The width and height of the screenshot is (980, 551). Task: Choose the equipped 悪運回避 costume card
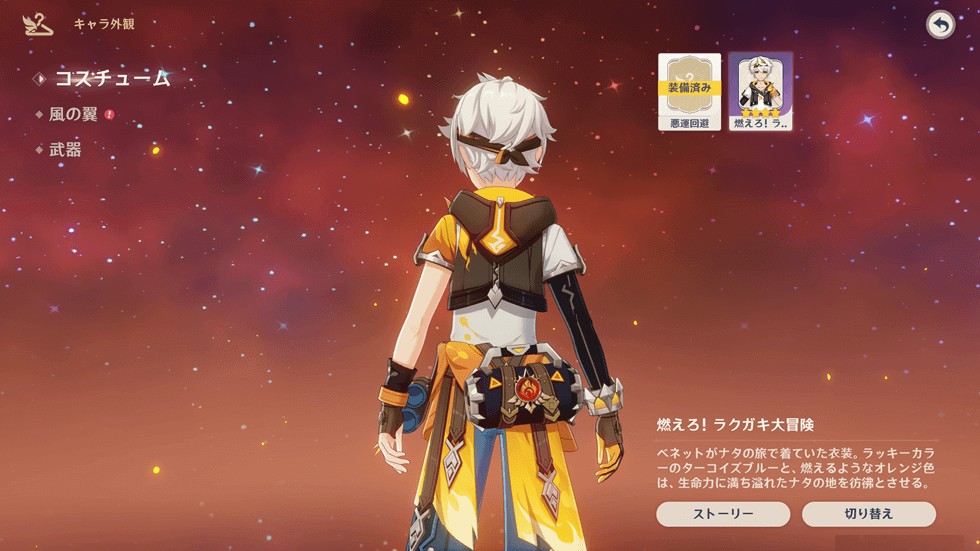[689, 92]
